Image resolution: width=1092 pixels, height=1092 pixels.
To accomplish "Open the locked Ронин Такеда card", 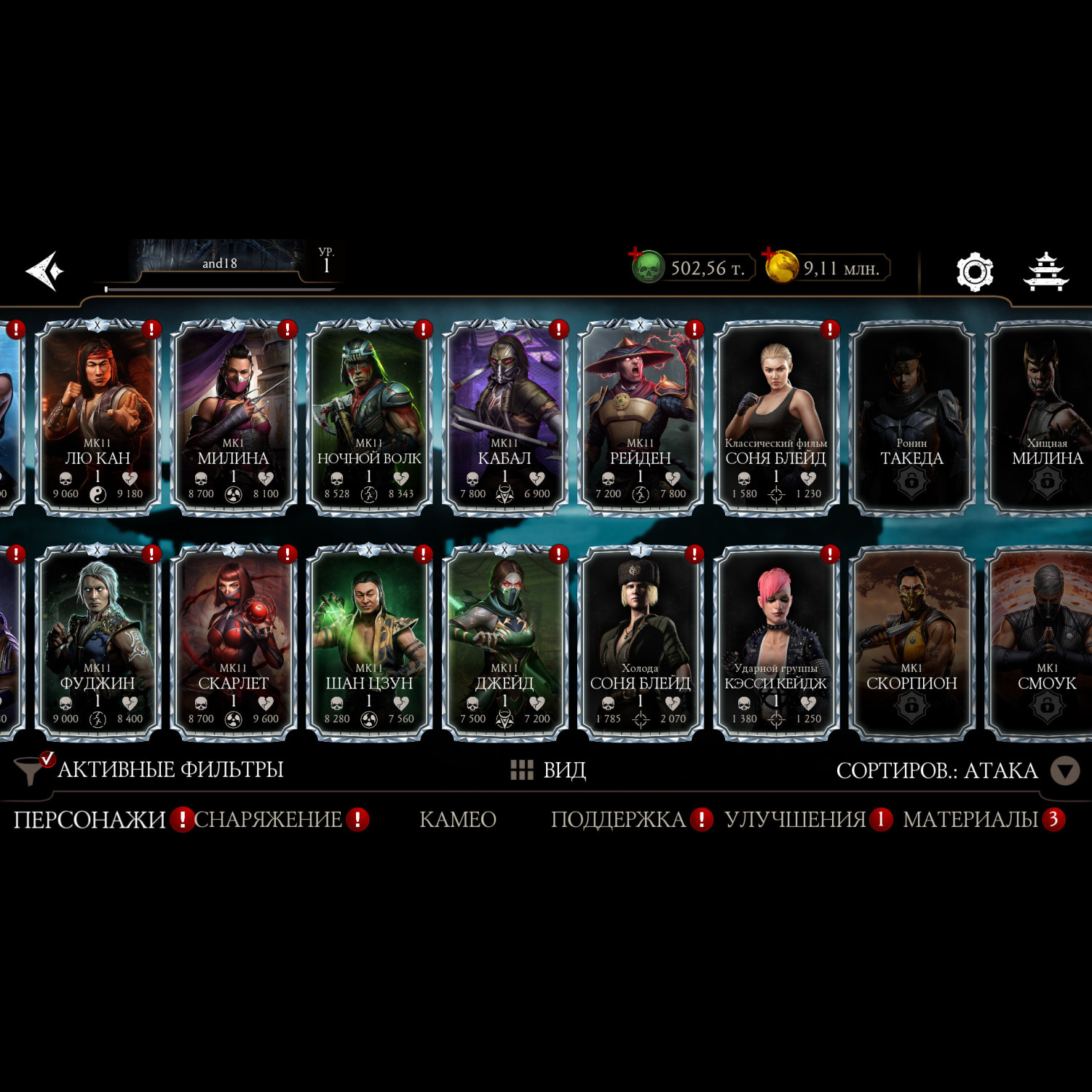I will [x=911, y=417].
